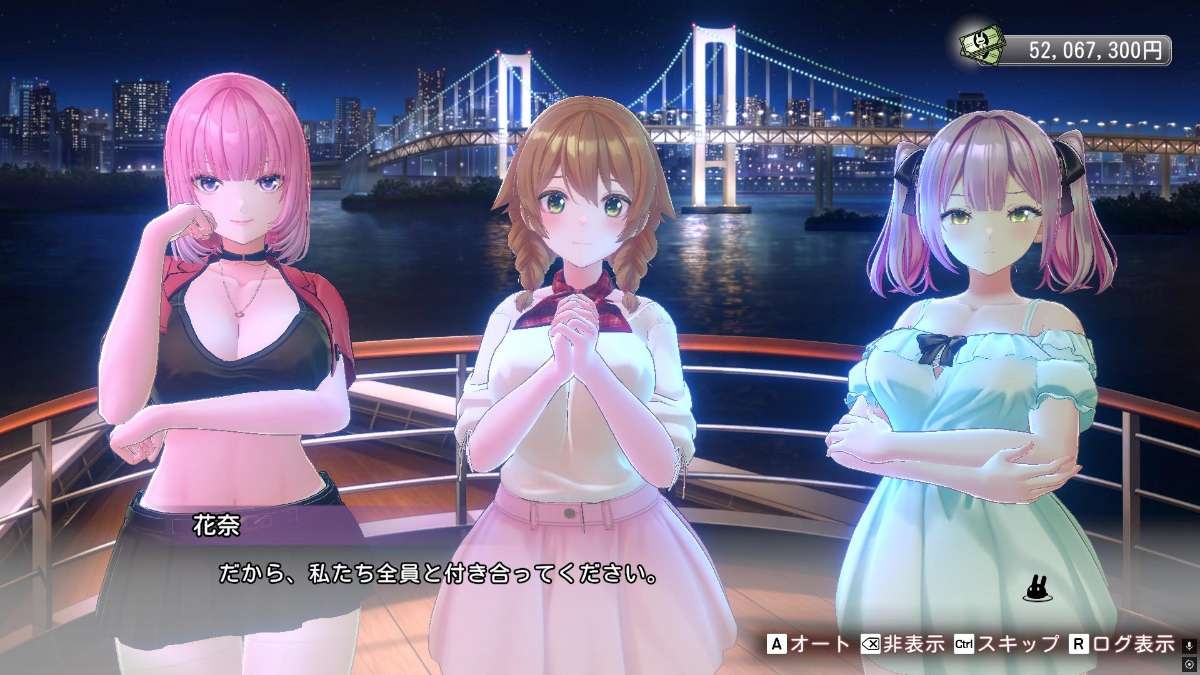Click the circular record overlay icon
1200x675 pixels.
coord(1189,663)
